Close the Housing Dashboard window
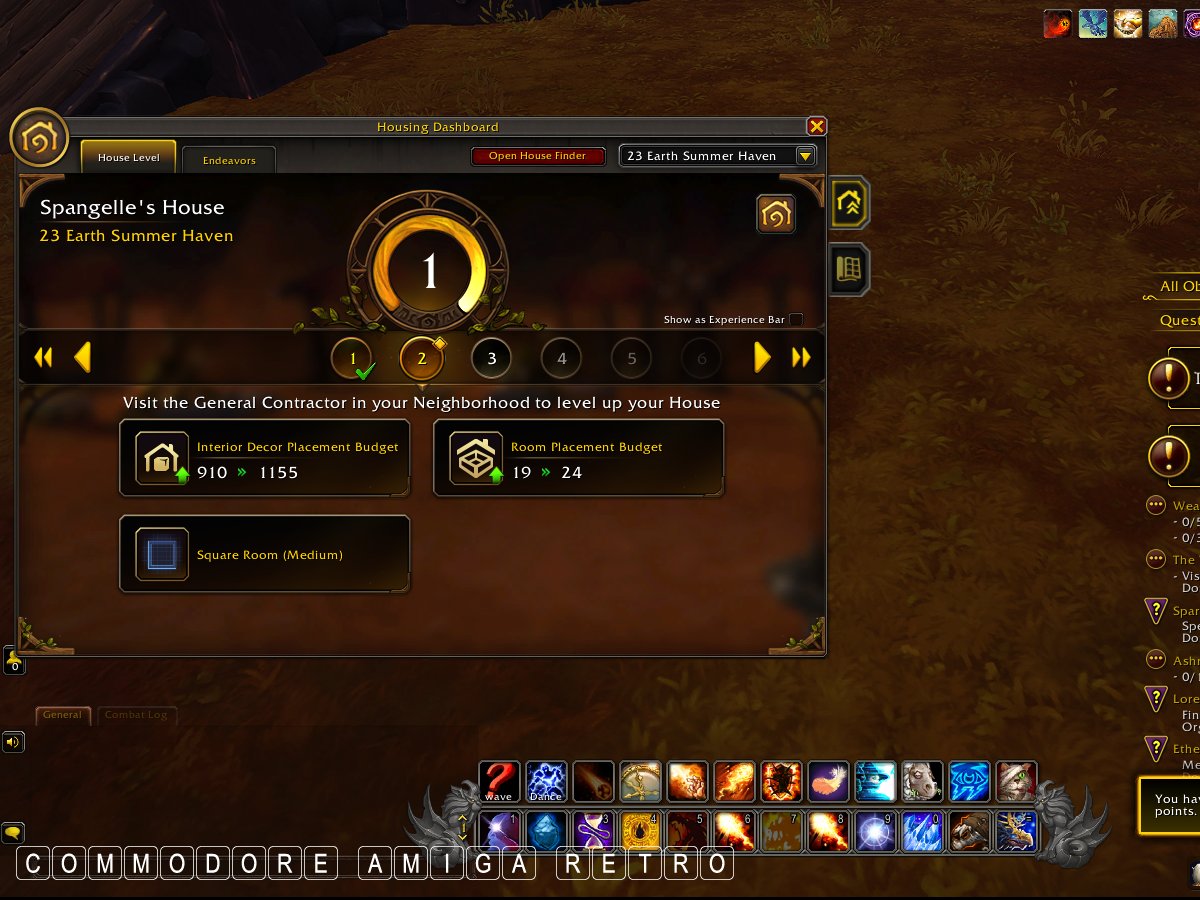 pyautogui.click(x=816, y=126)
